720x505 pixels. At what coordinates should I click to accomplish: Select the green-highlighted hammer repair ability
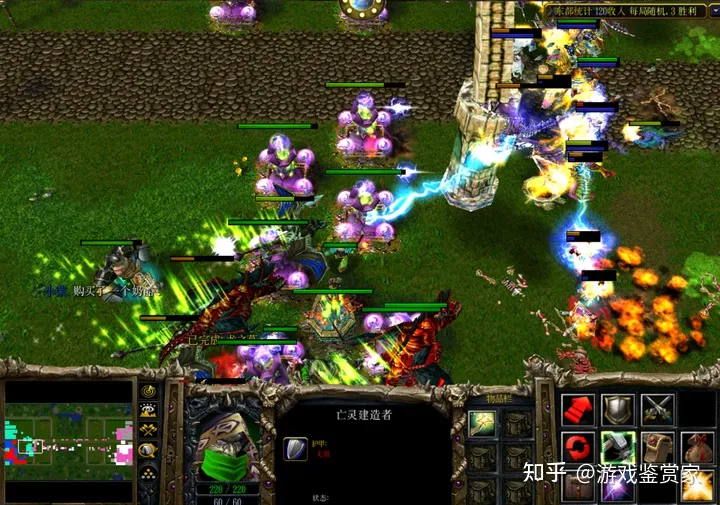pos(617,447)
